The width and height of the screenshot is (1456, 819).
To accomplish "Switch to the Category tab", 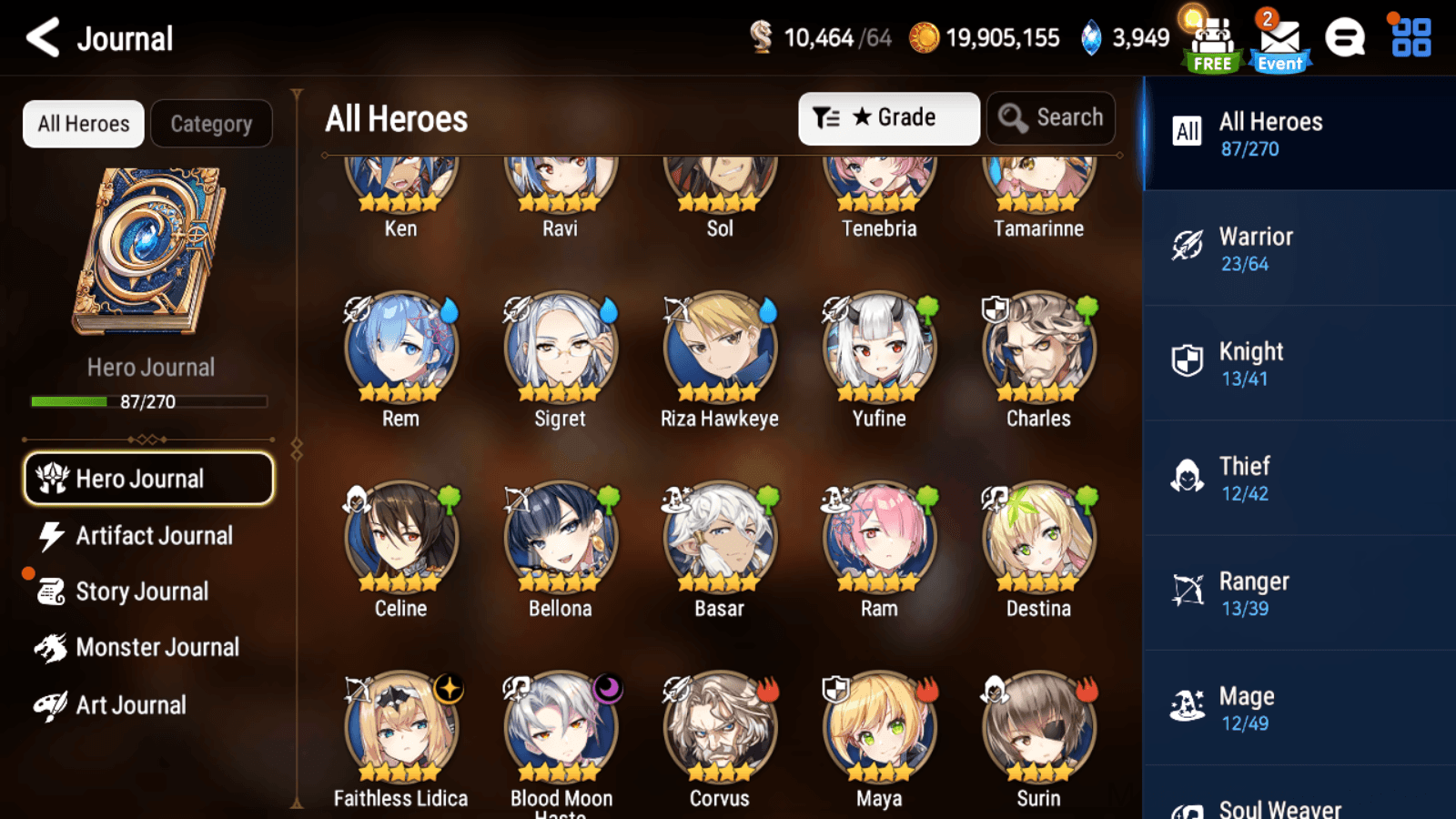I will (212, 124).
